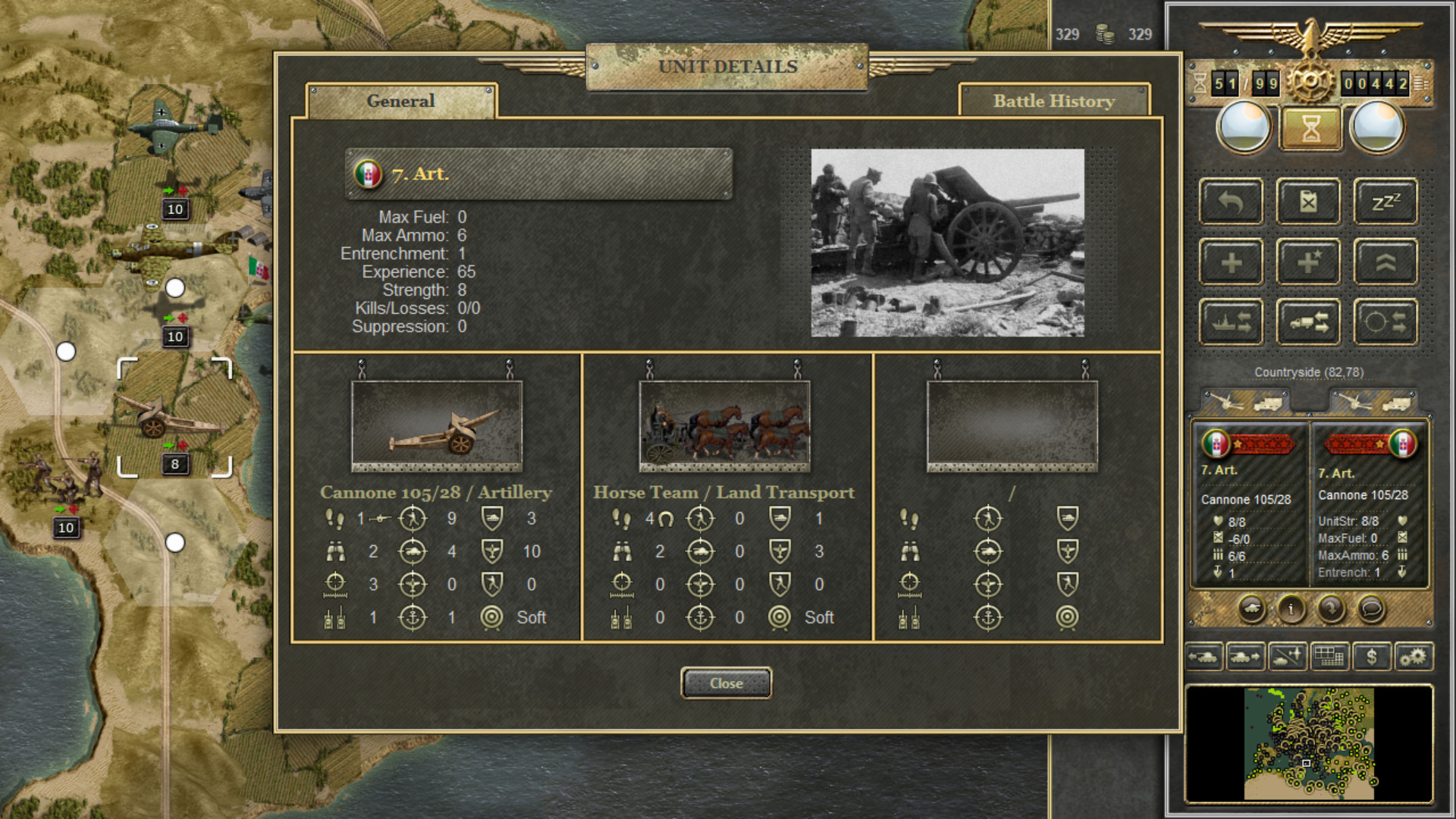Toggle the hex grid overlay icon

[x=1329, y=657]
